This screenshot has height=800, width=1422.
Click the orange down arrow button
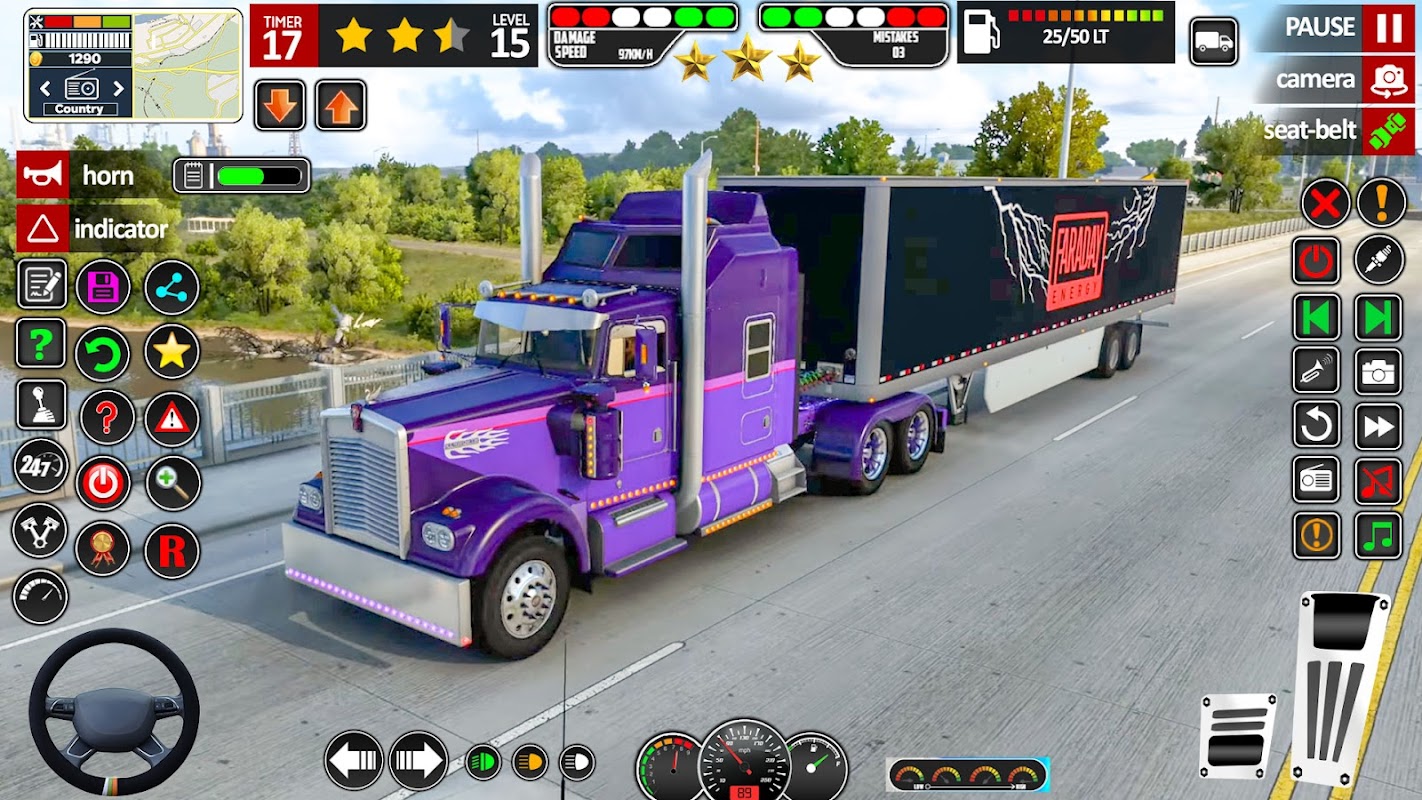click(x=280, y=105)
